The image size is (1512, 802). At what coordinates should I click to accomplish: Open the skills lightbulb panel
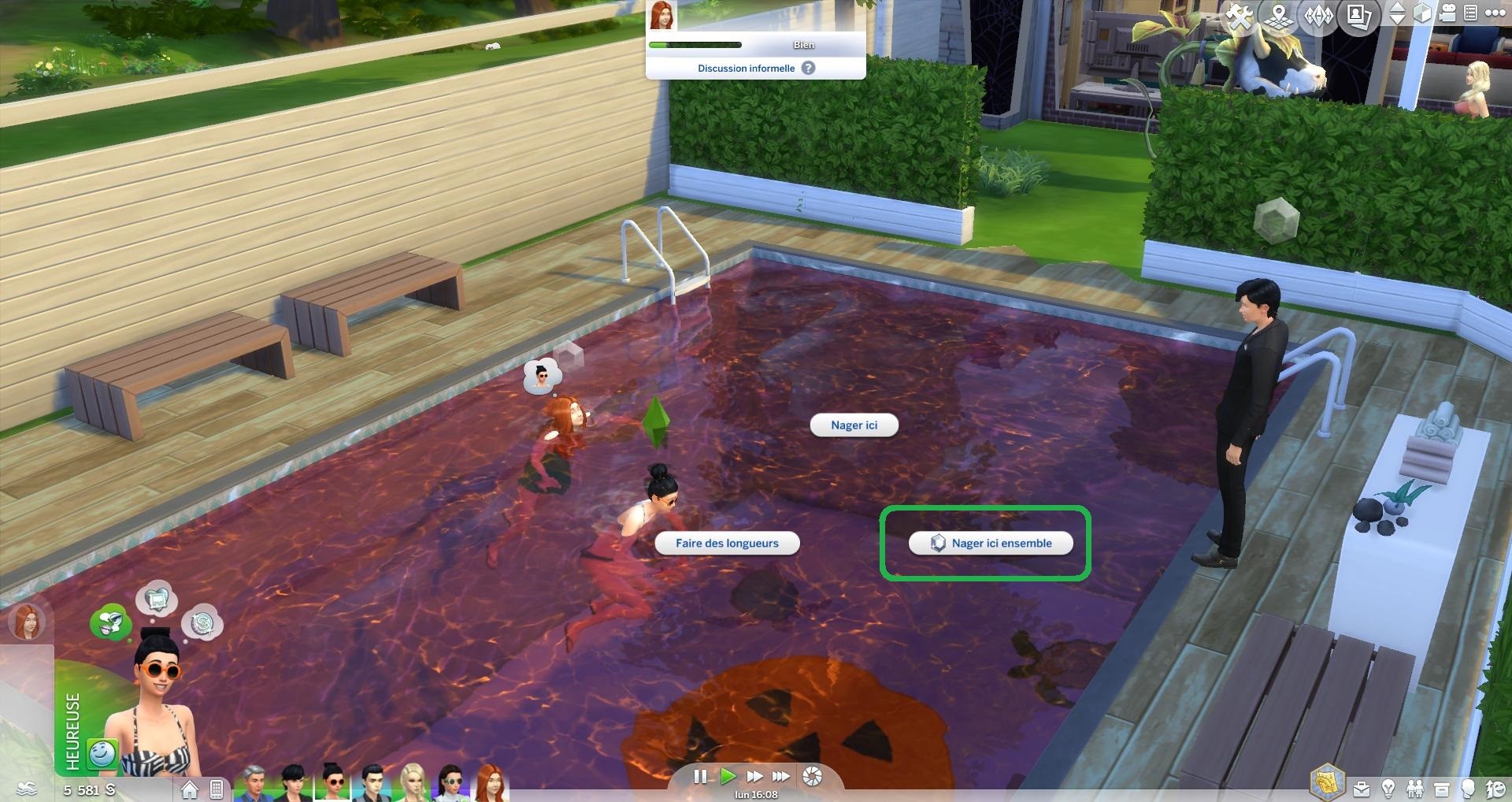click(1388, 788)
